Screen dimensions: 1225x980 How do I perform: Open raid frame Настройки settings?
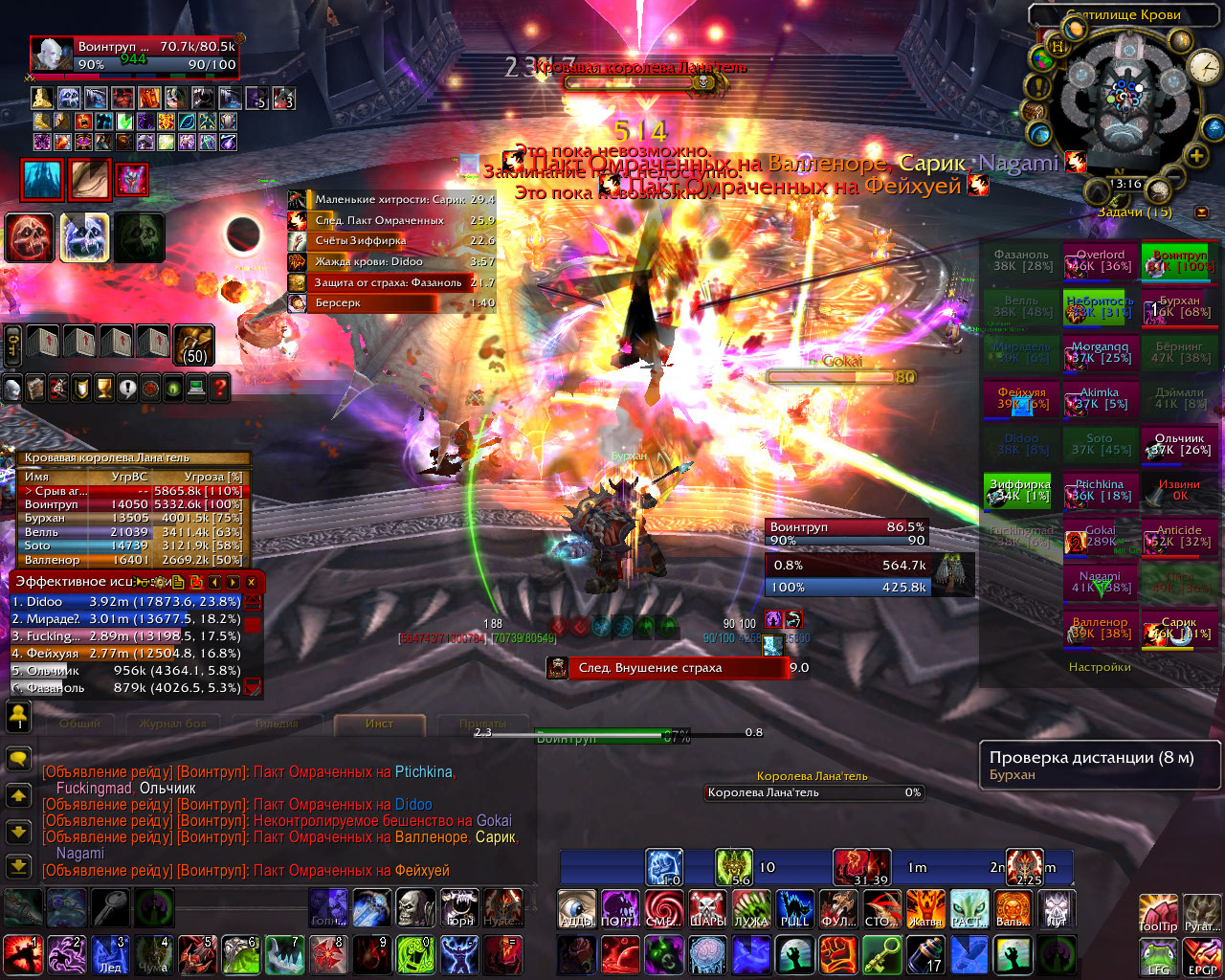tap(1100, 667)
